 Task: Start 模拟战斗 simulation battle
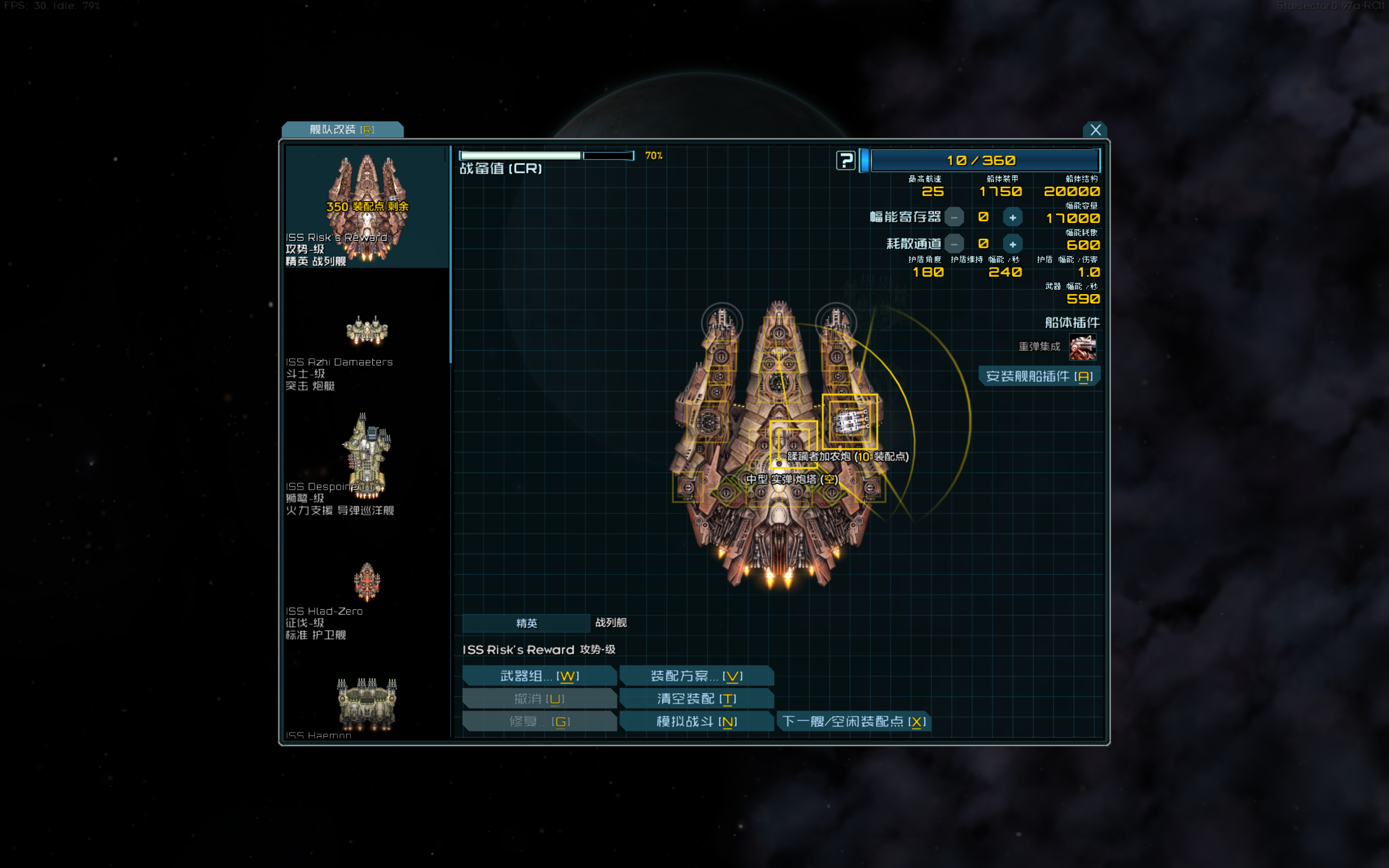tap(696, 722)
